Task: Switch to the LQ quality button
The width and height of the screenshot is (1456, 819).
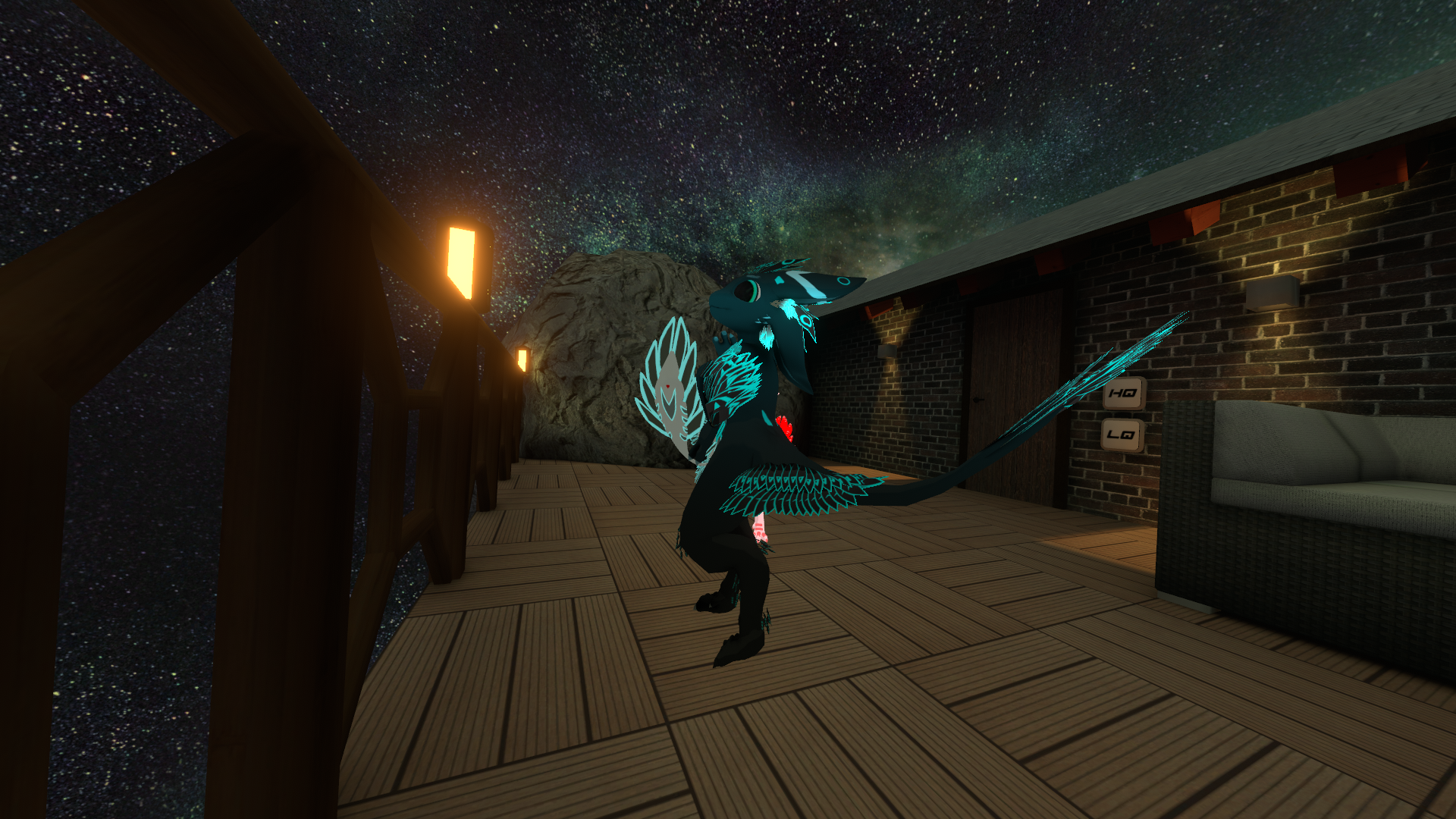Action: pyautogui.click(x=1121, y=435)
